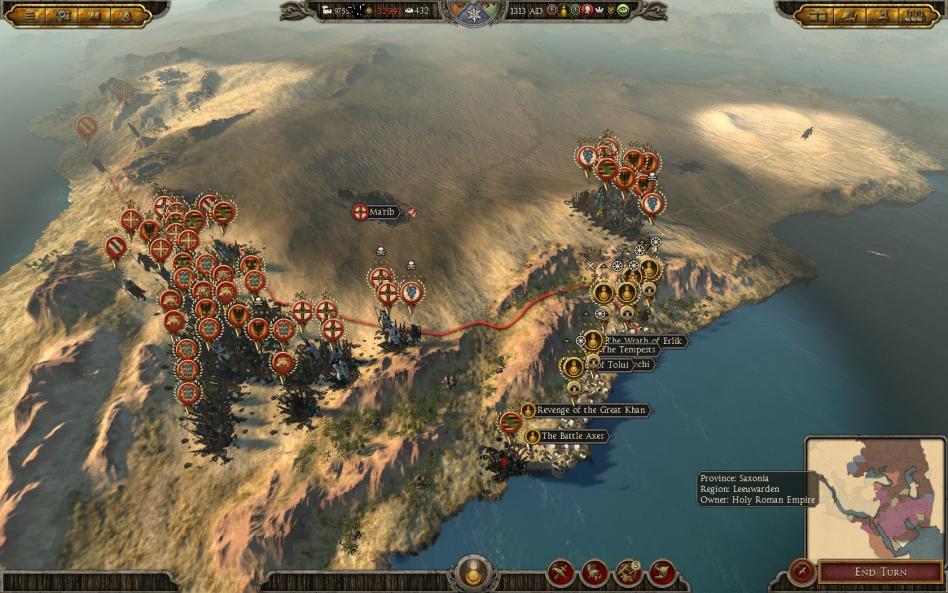Image resolution: width=948 pixels, height=593 pixels.
Task: Click the faction crest emblem at top center
Action: (x=473, y=13)
